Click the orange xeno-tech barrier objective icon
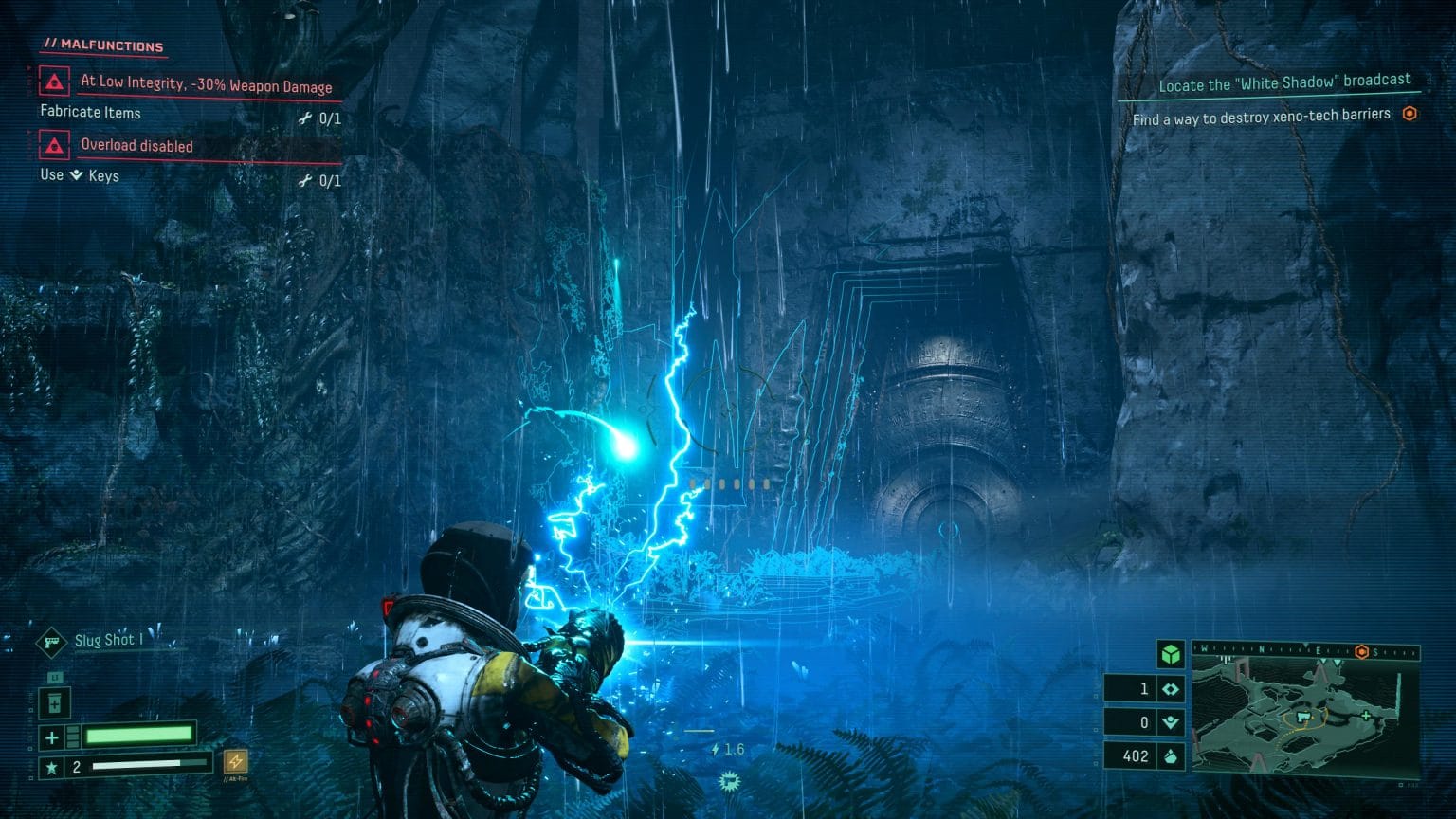 [1410, 114]
